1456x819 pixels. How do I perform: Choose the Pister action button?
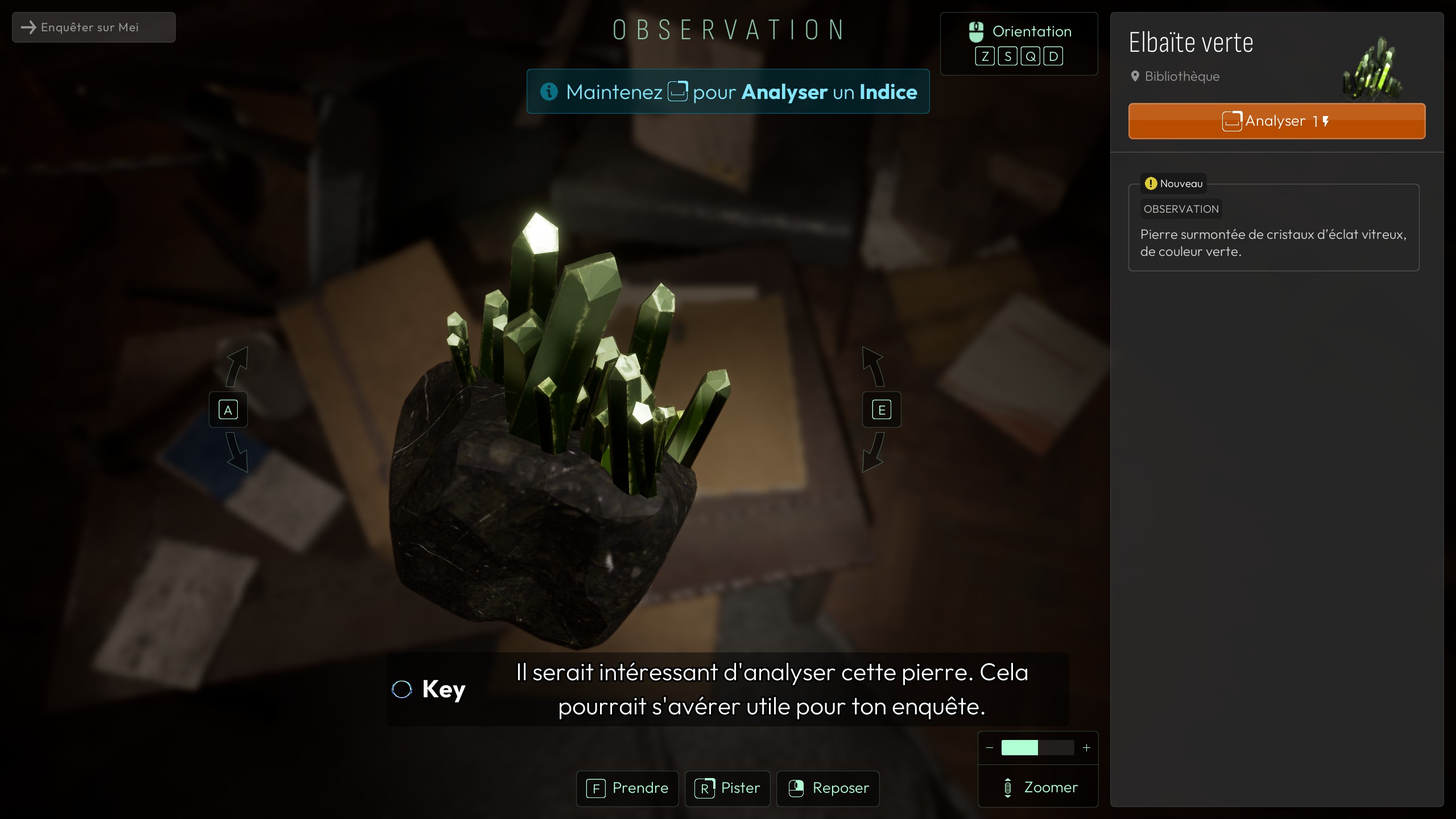(727, 788)
